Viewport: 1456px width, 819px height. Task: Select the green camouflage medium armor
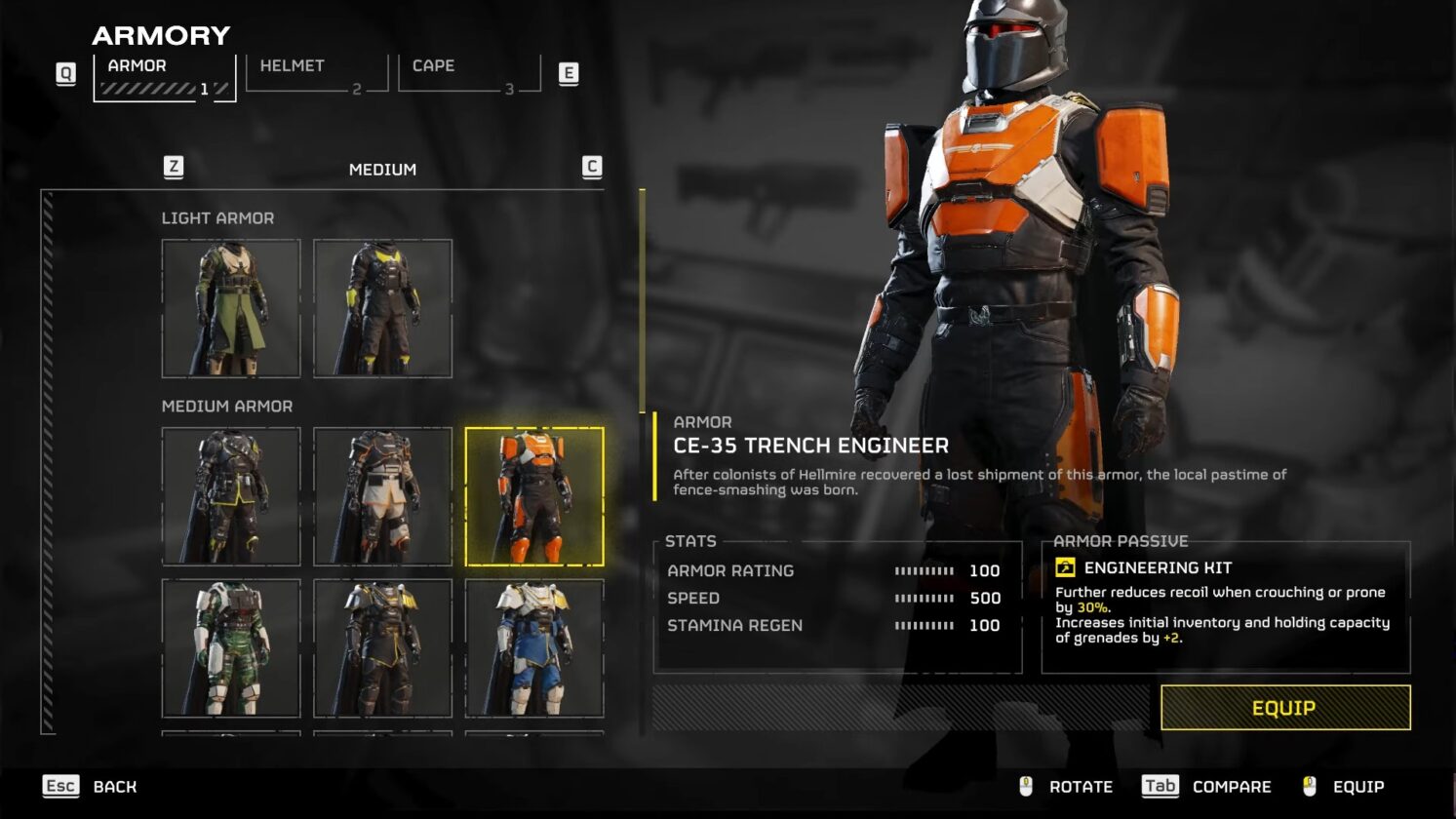pyautogui.click(x=231, y=648)
